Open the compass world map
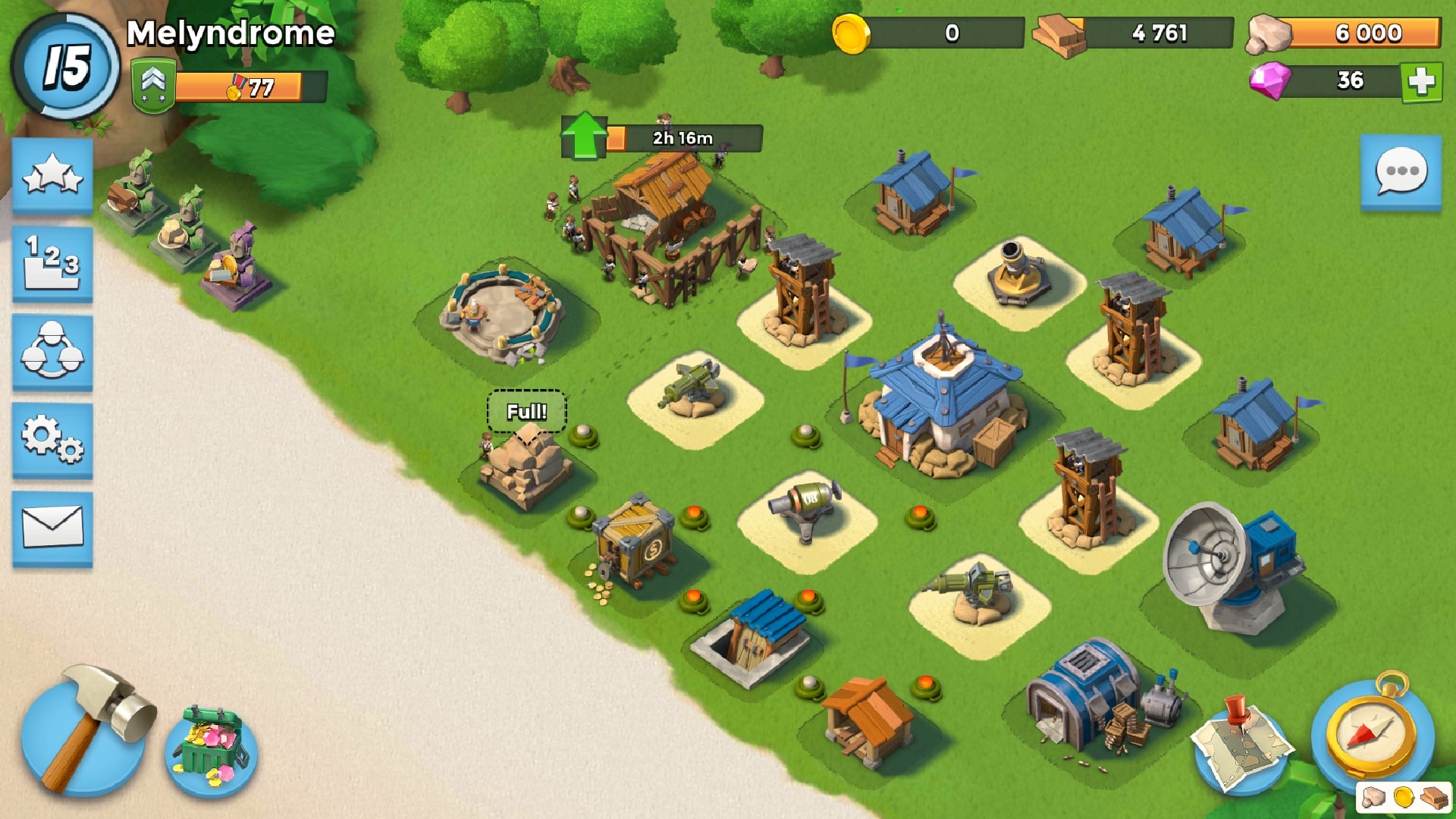 (1373, 733)
